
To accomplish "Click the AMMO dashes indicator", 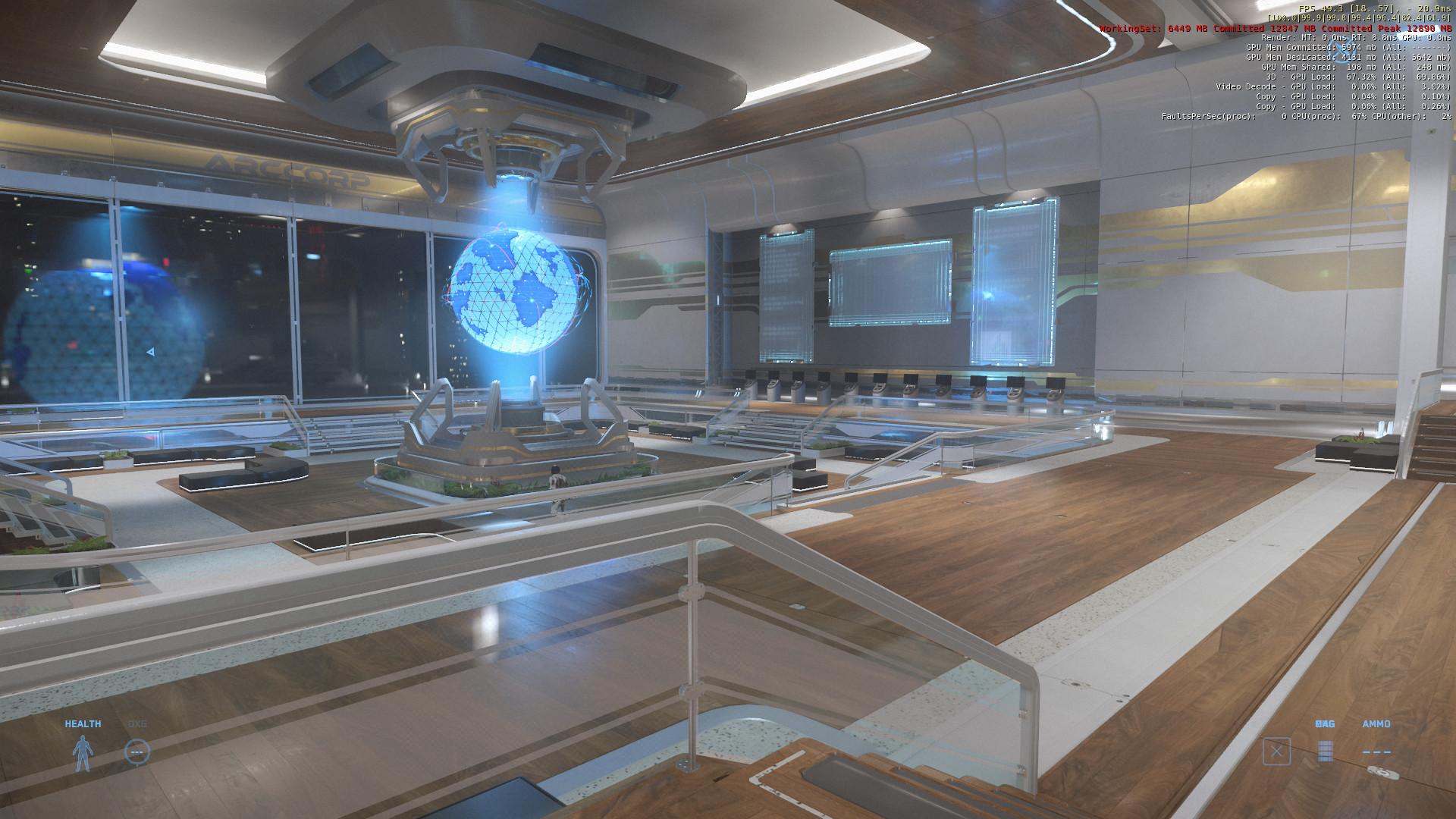I will click(x=1376, y=752).
